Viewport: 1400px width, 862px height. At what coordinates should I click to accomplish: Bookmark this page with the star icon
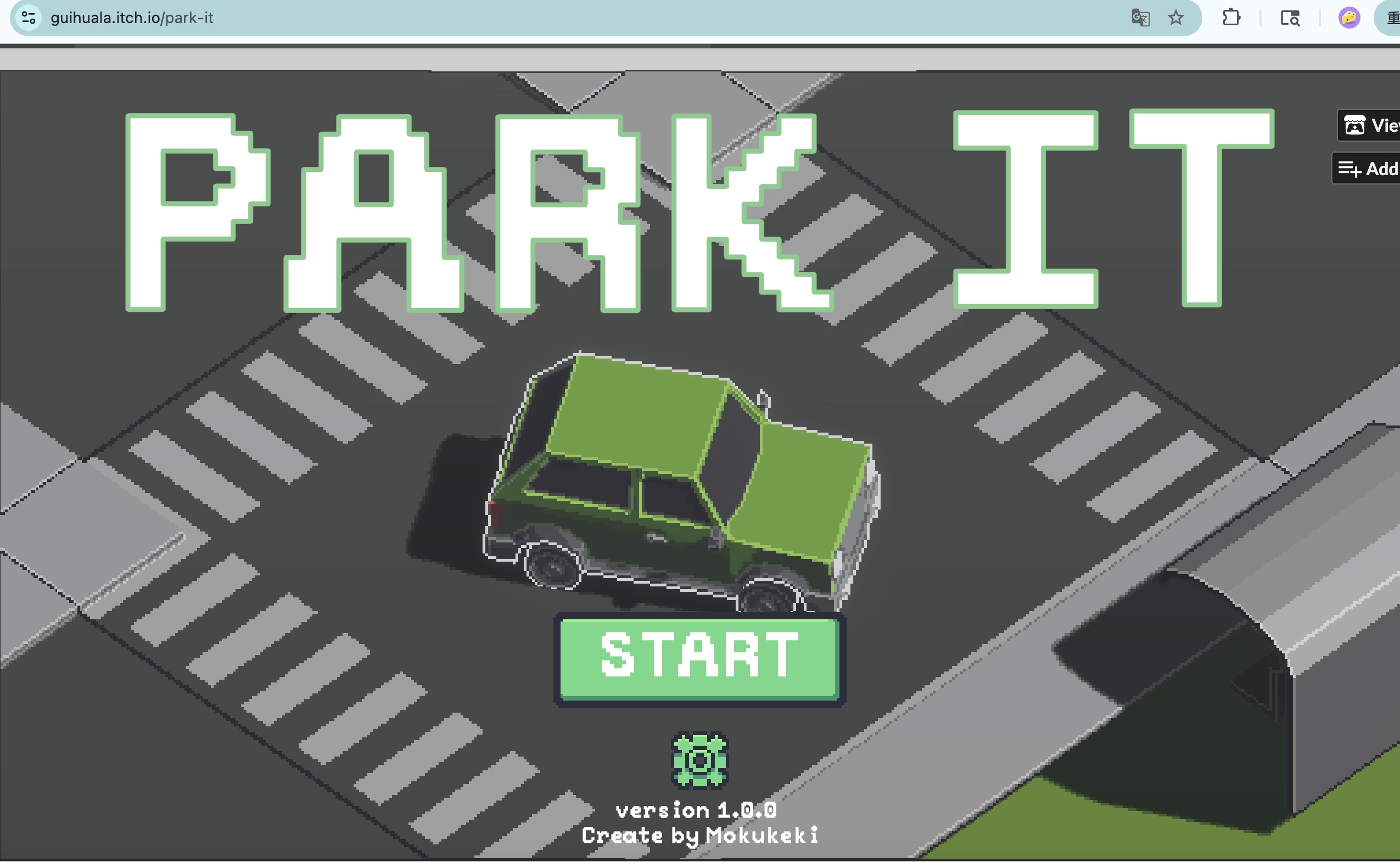click(x=1175, y=18)
